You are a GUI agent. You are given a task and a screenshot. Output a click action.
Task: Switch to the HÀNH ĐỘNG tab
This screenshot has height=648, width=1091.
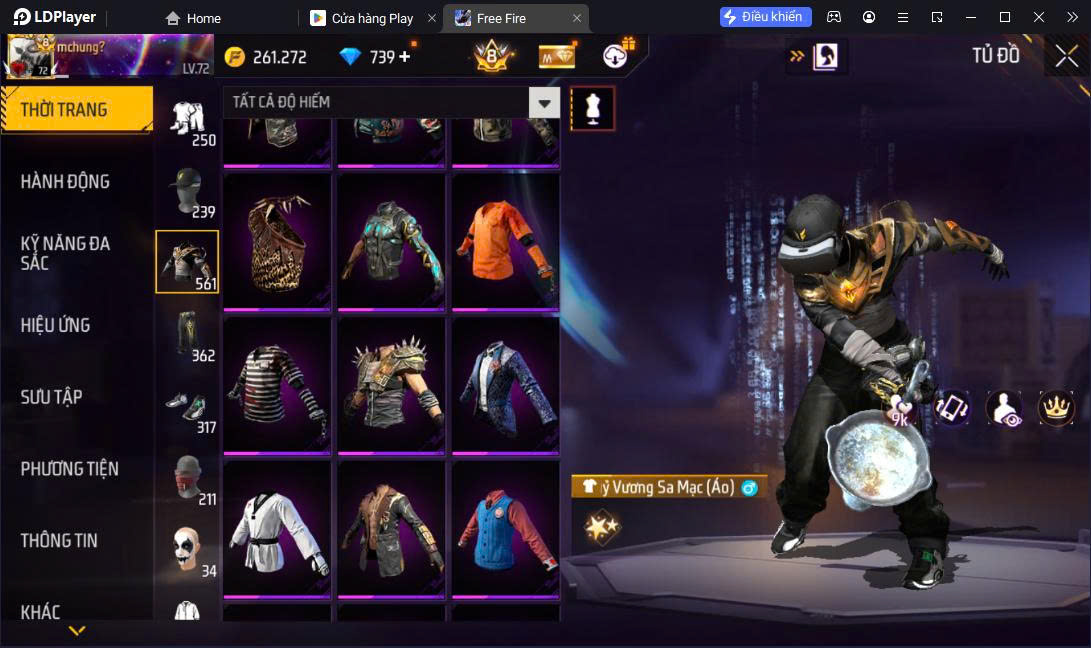point(66,182)
